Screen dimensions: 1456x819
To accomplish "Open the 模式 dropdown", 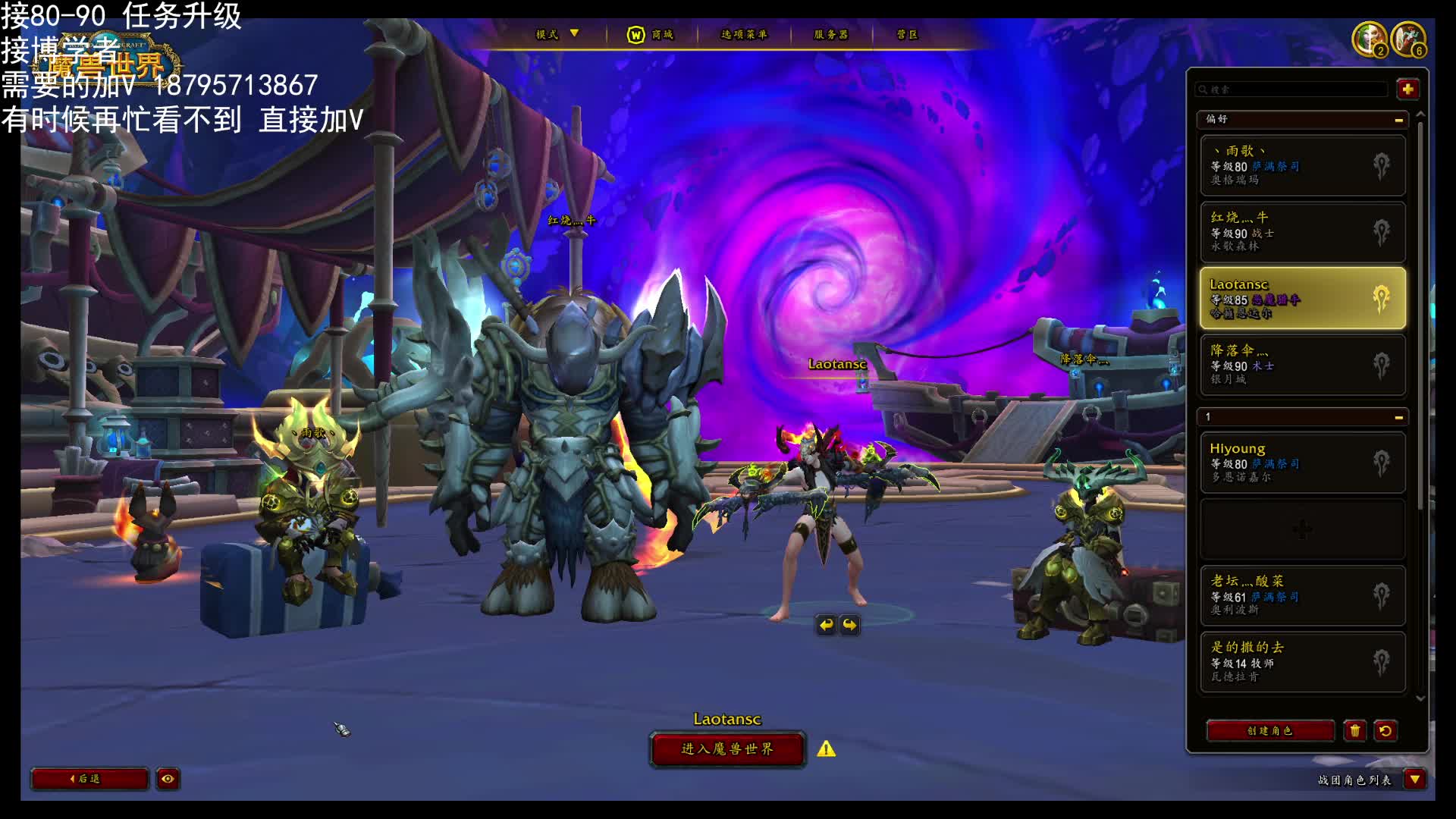I will pyautogui.click(x=557, y=34).
